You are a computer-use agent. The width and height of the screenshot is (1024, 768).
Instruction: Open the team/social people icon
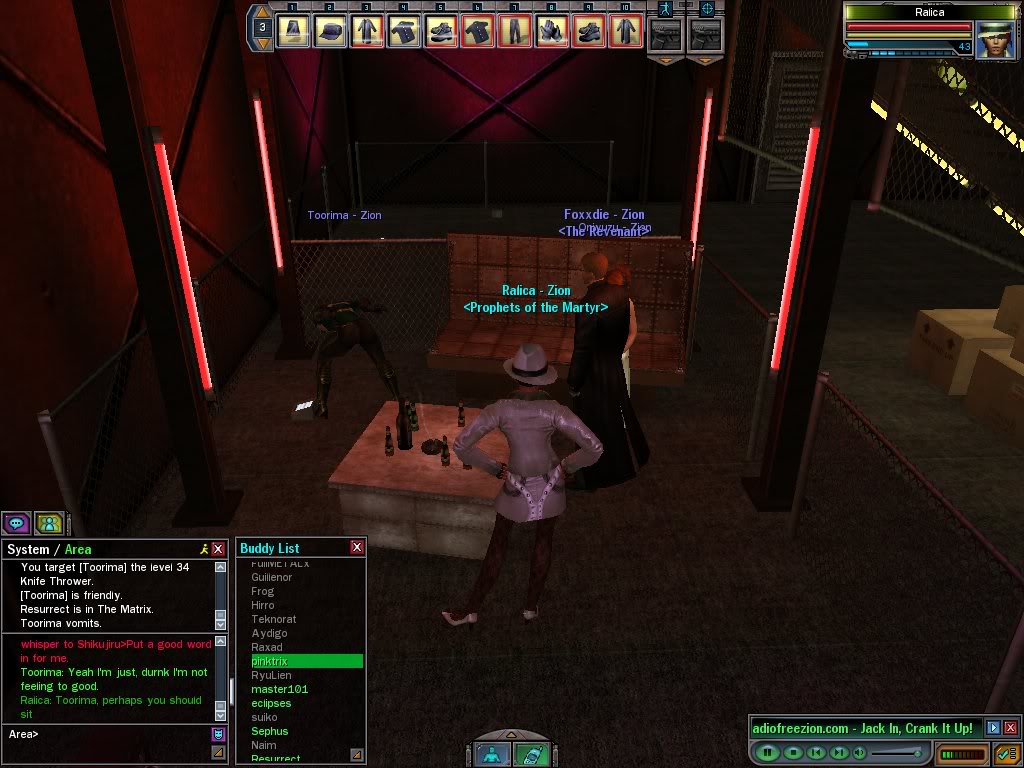pyautogui.click(x=49, y=522)
